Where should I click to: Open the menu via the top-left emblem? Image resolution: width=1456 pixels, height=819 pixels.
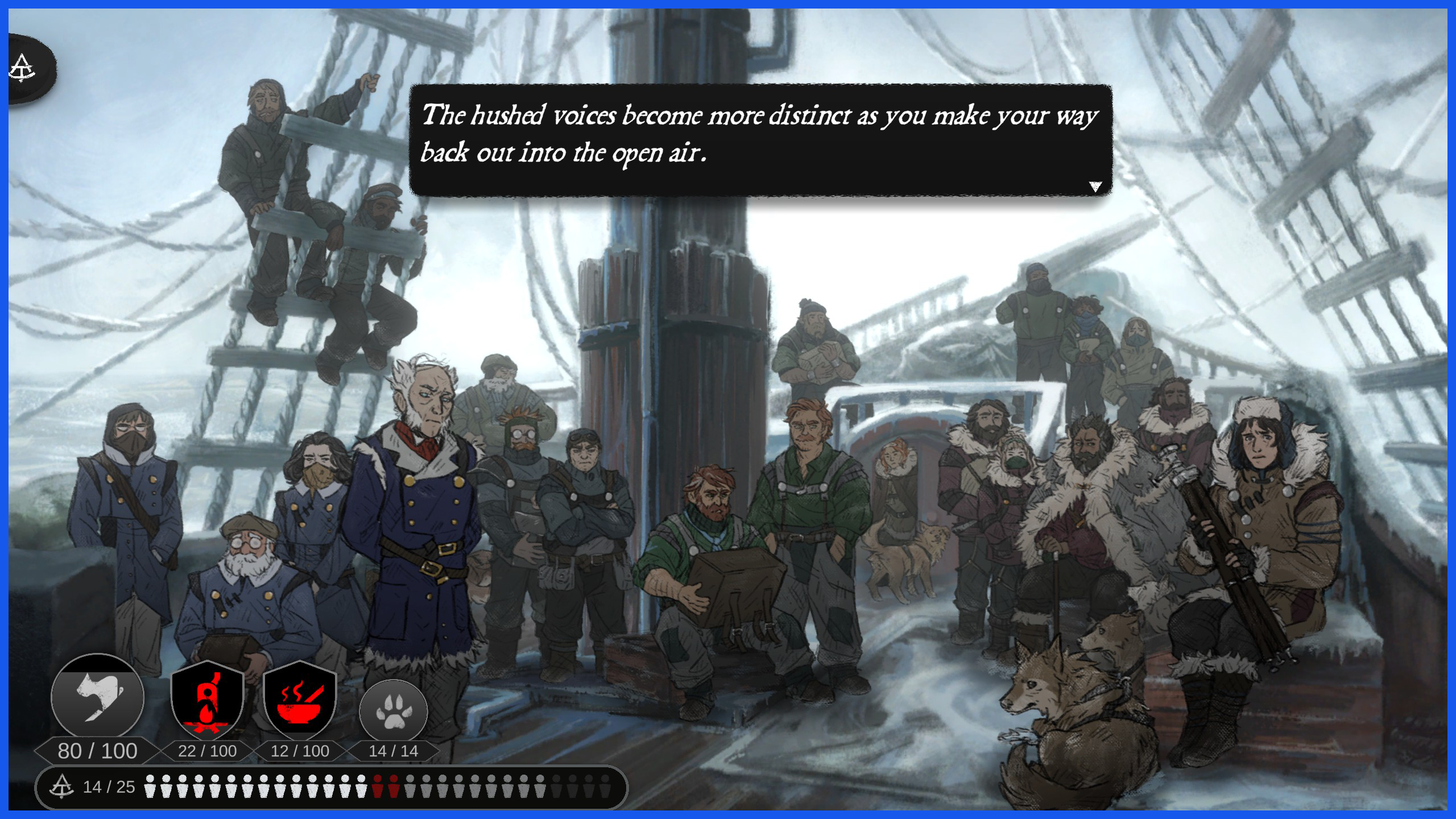pyautogui.click(x=24, y=69)
